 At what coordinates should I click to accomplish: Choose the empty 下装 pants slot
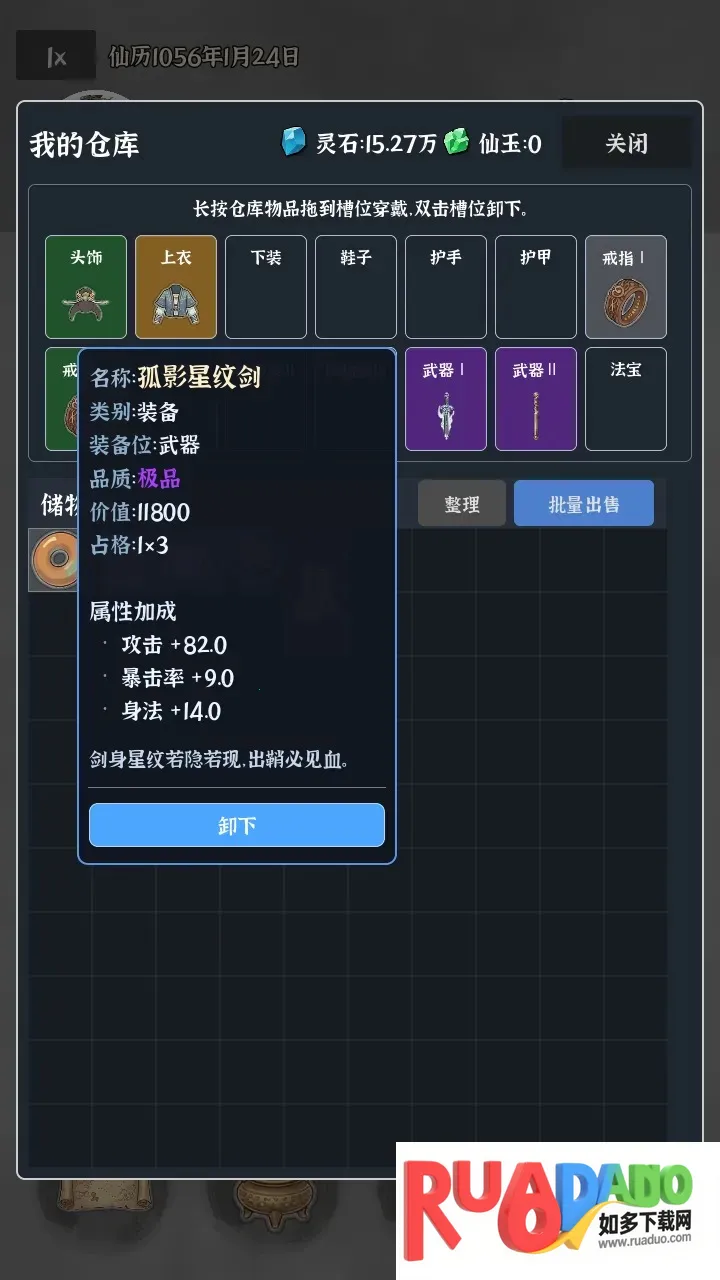266,287
